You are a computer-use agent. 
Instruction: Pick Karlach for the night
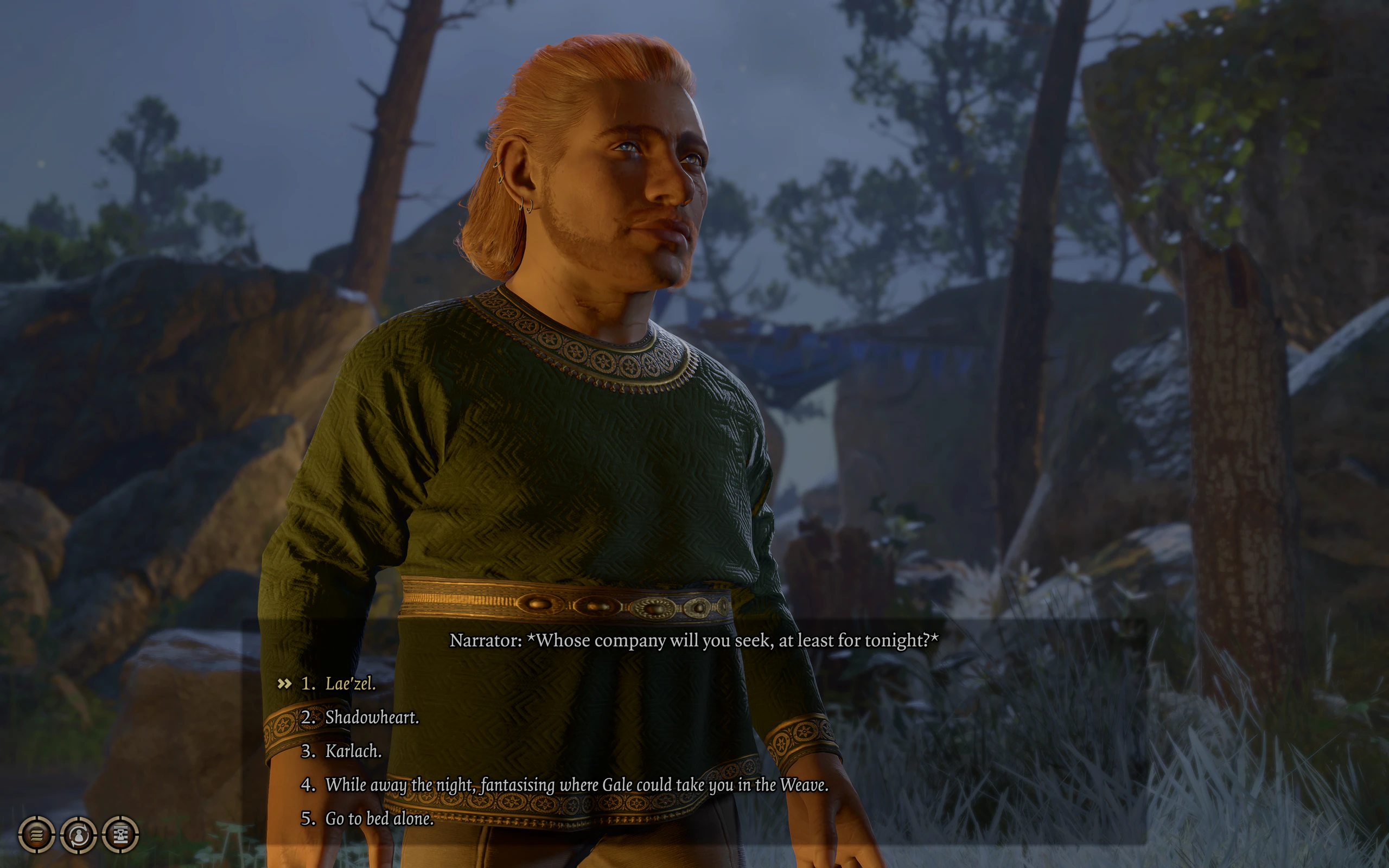(x=353, y=751)
